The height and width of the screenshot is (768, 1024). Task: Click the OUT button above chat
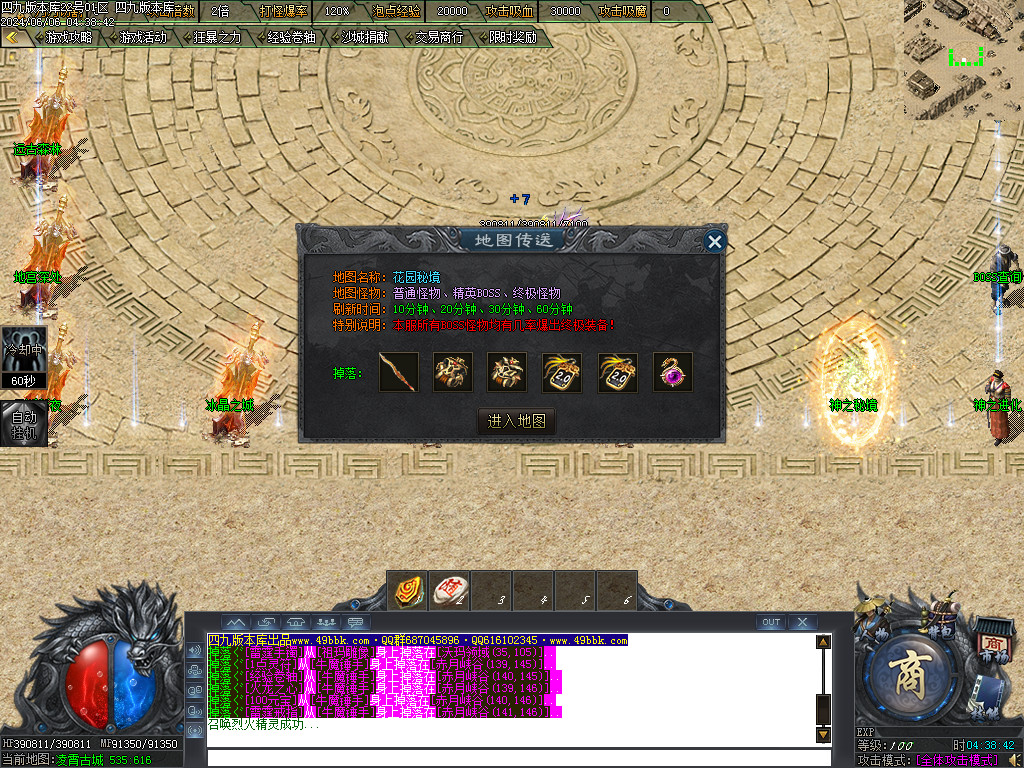coord(770,622)
